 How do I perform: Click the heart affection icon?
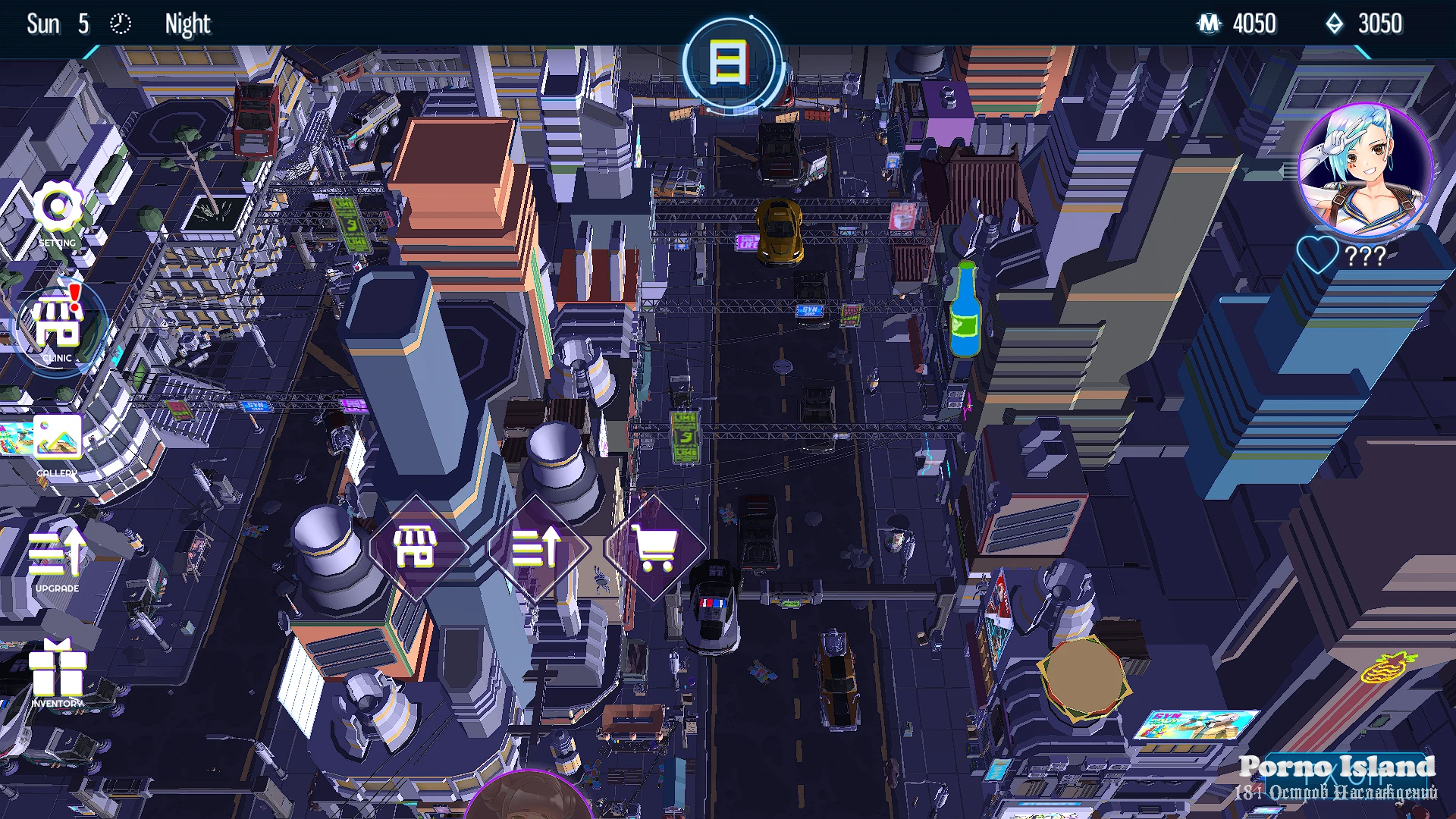point(1317,255)
